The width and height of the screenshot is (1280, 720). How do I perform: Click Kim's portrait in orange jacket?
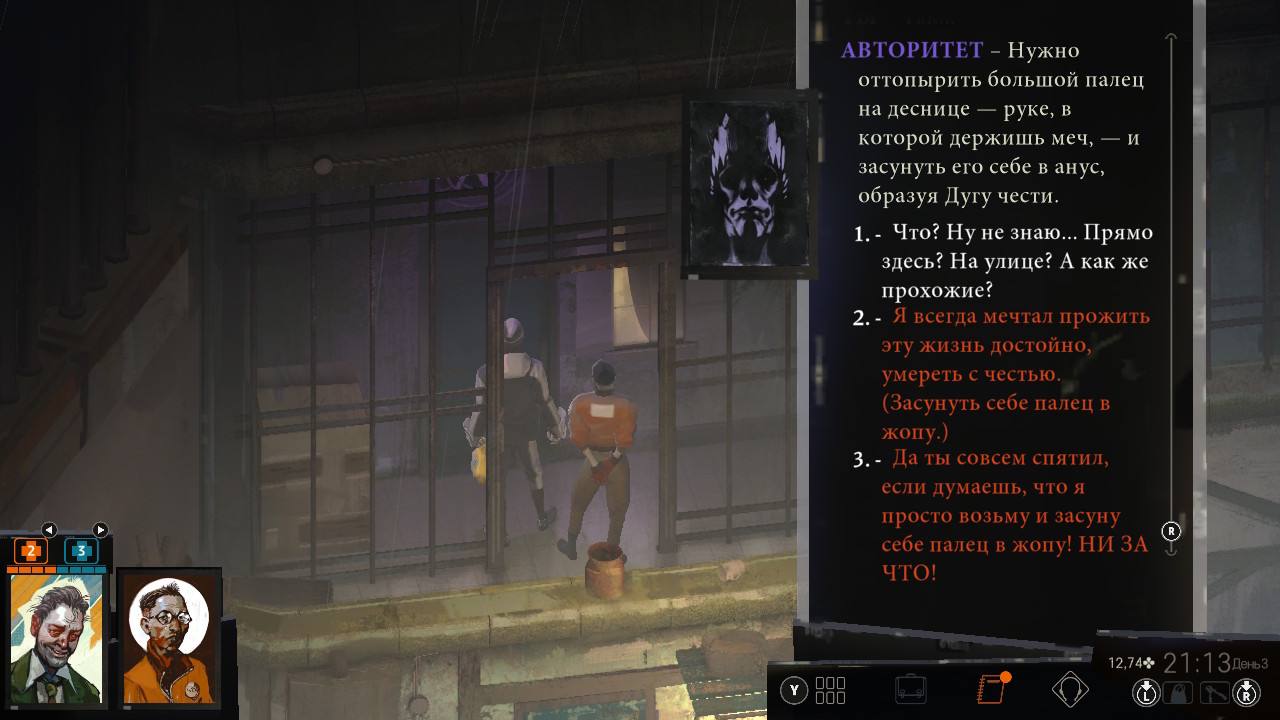(169, 636)
